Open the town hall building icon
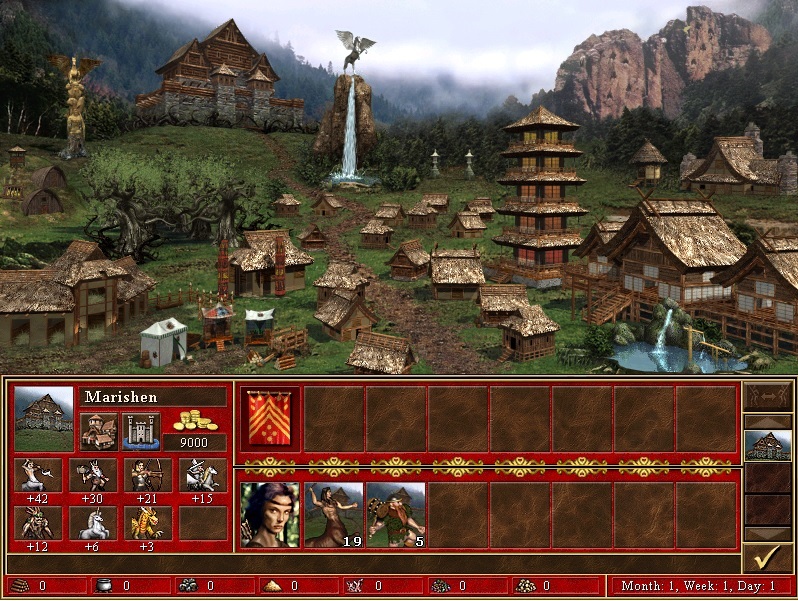Viewport: 798px width, 601px height. [x=100, y=431]
